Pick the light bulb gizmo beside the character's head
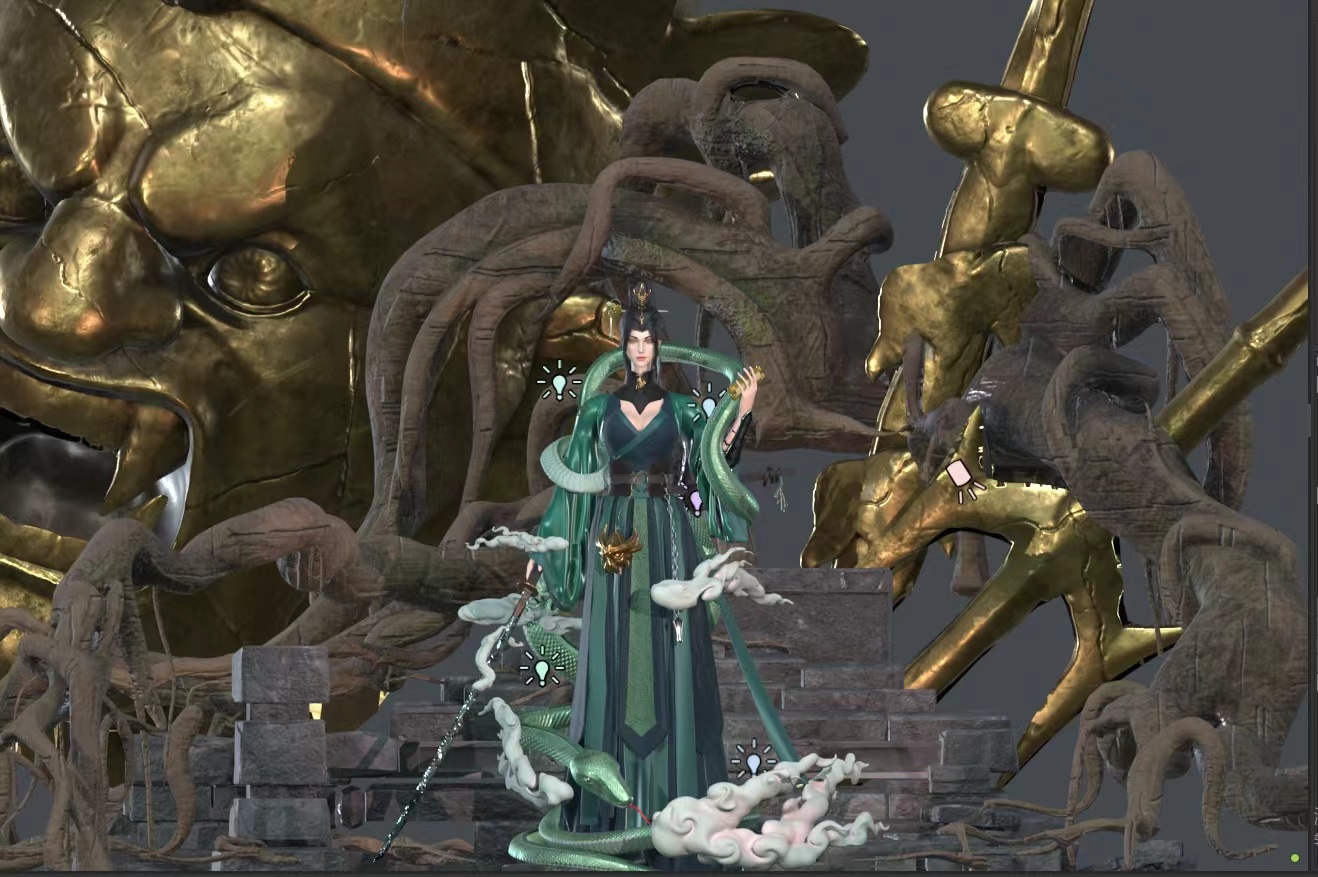The height and width of the screenshot is (877, 1318). point(559,382)
